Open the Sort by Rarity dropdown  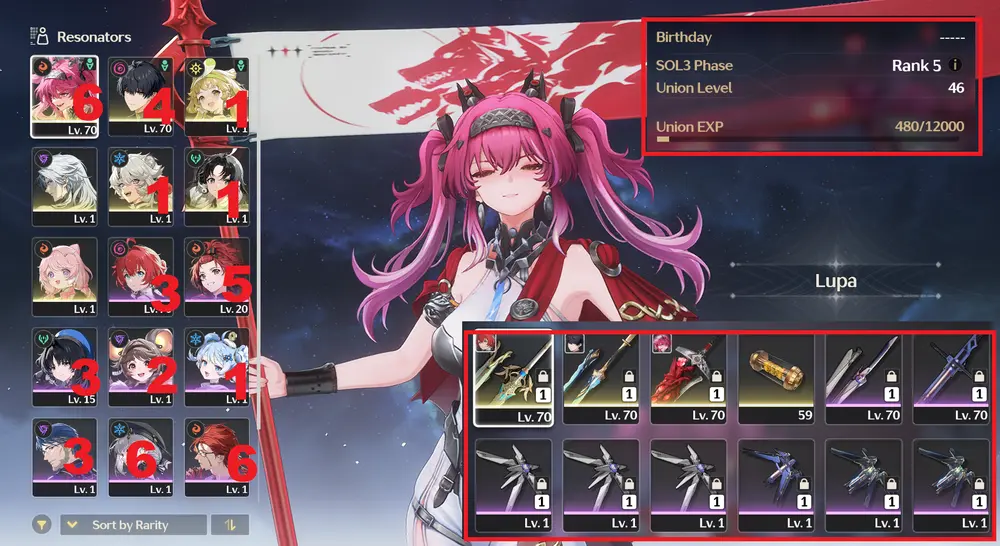click(134, 525)
